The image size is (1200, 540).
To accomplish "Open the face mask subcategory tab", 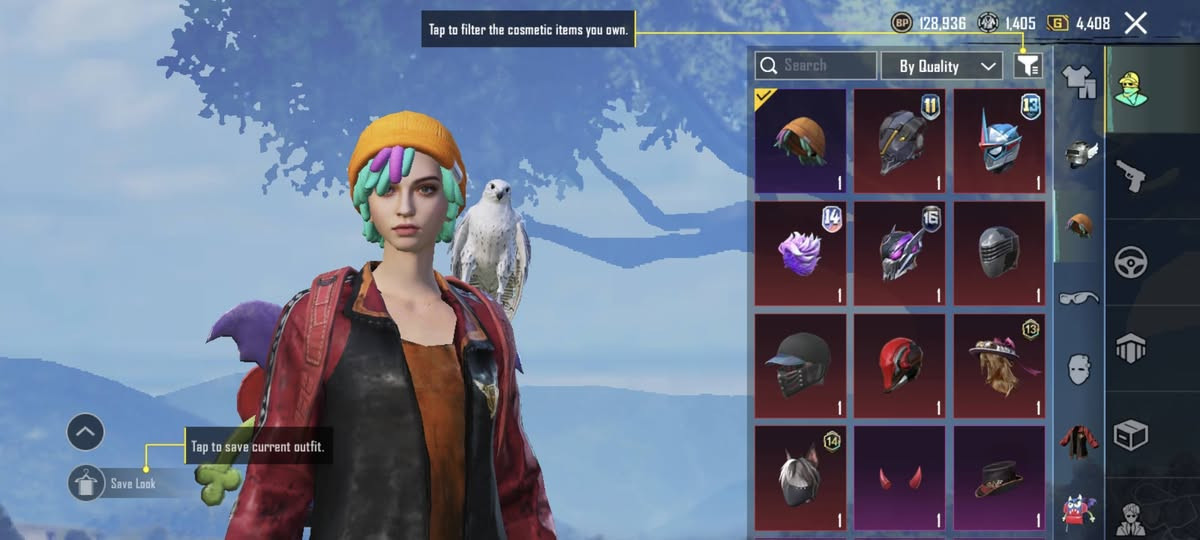I will (1079, 368).
